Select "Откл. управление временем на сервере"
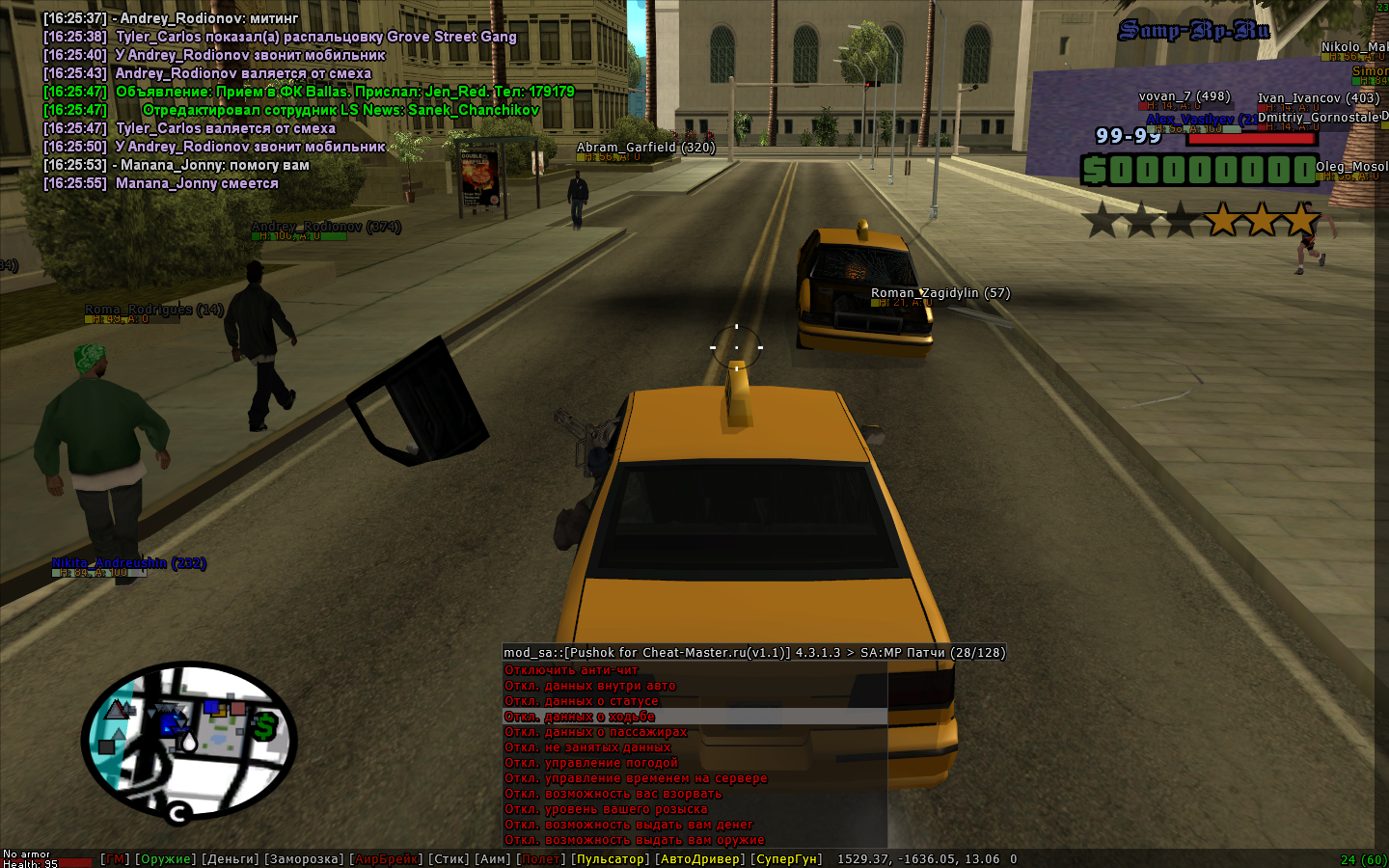The width and height of the screenshot is (1389, 868). 636,778
